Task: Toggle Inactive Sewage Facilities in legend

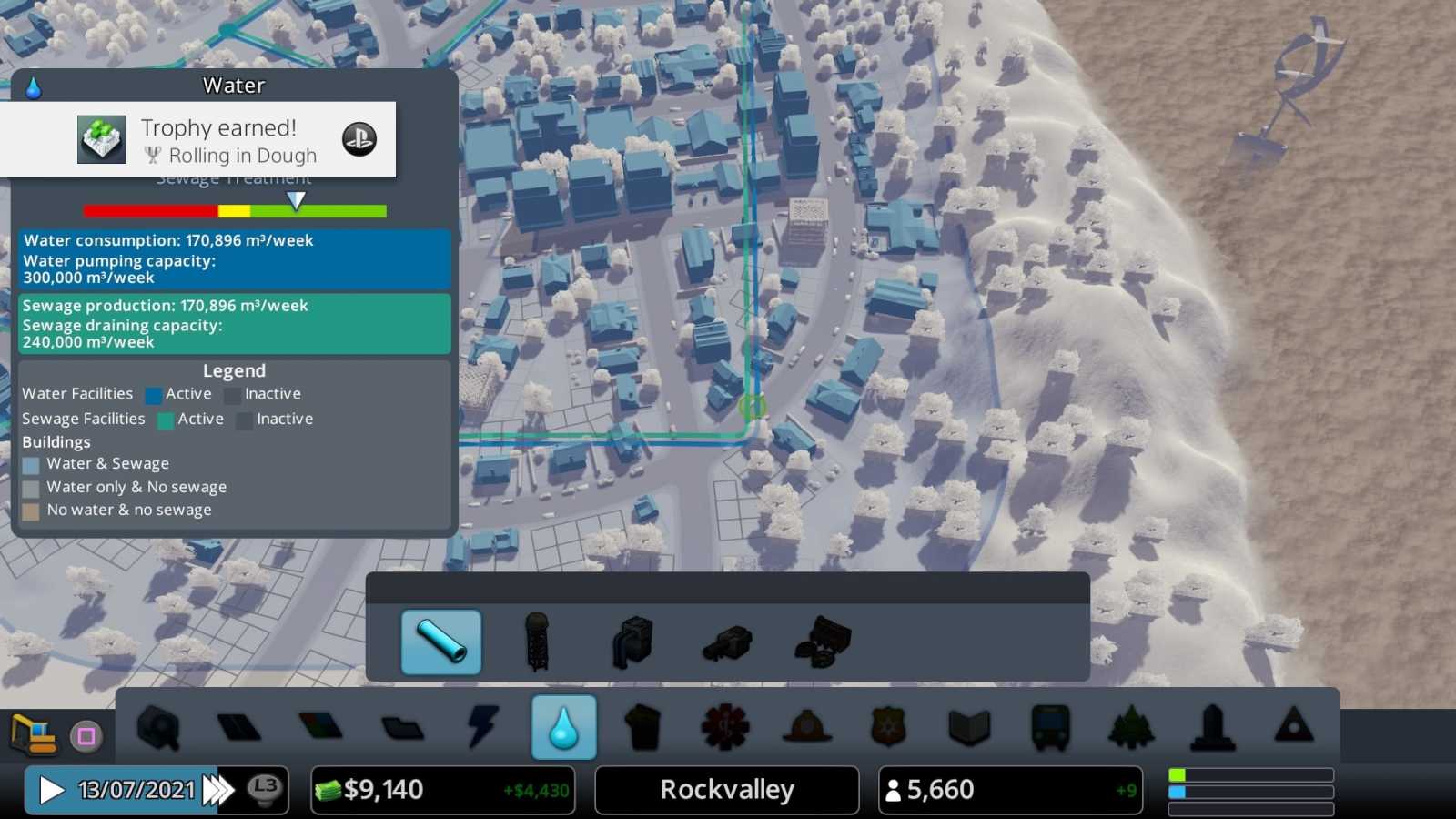Action: tap(243, 420)
